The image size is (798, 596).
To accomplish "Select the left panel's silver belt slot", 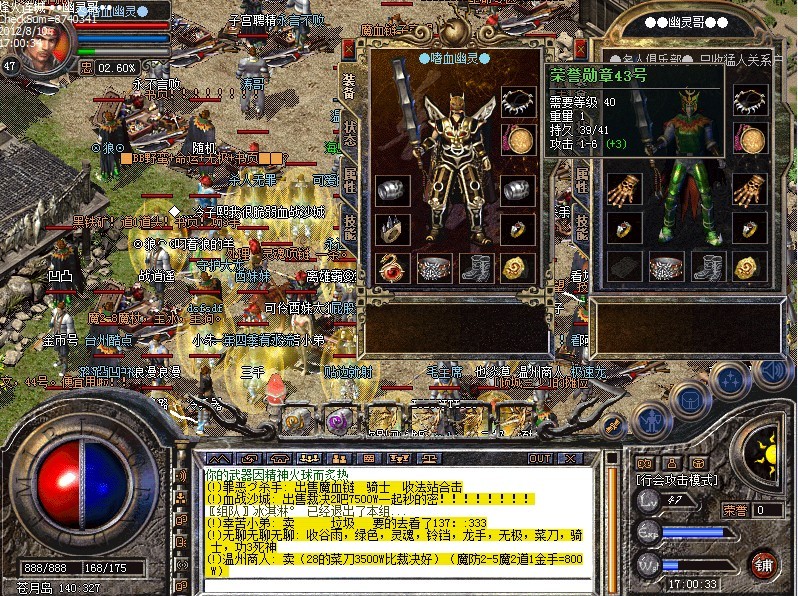I will coord(433,267).
